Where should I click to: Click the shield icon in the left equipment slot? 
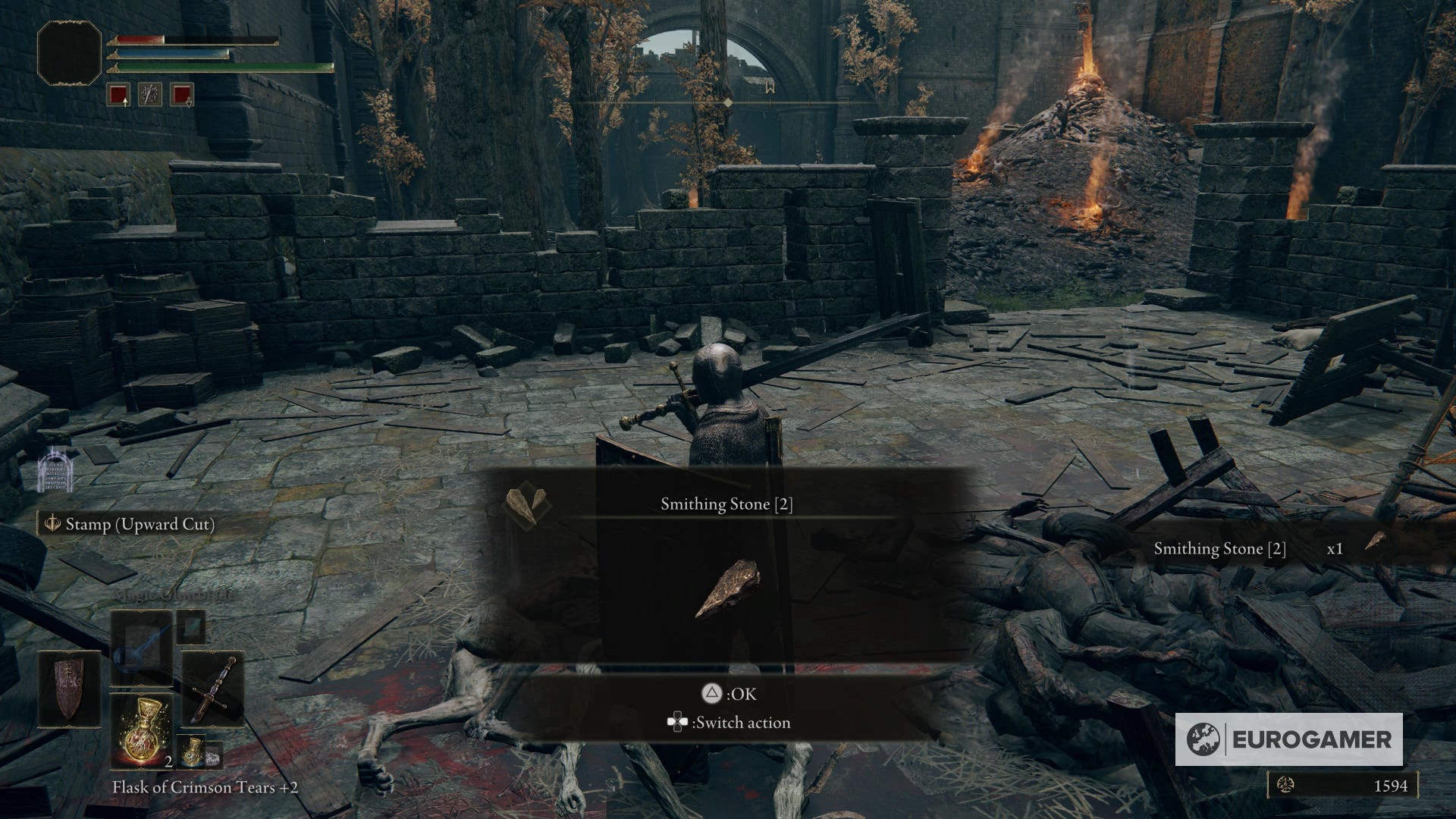(68, 692)
